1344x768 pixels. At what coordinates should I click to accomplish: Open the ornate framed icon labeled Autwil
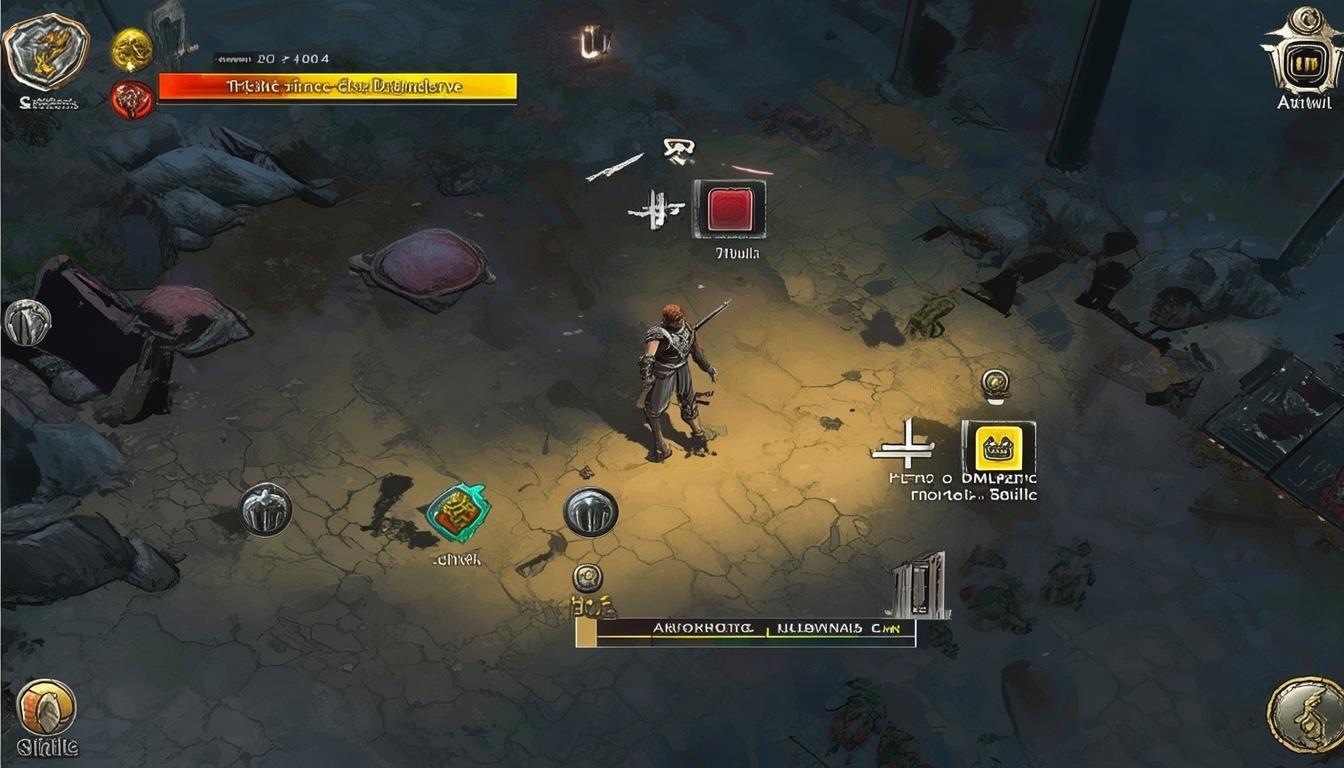click(x=1302, y=55)
